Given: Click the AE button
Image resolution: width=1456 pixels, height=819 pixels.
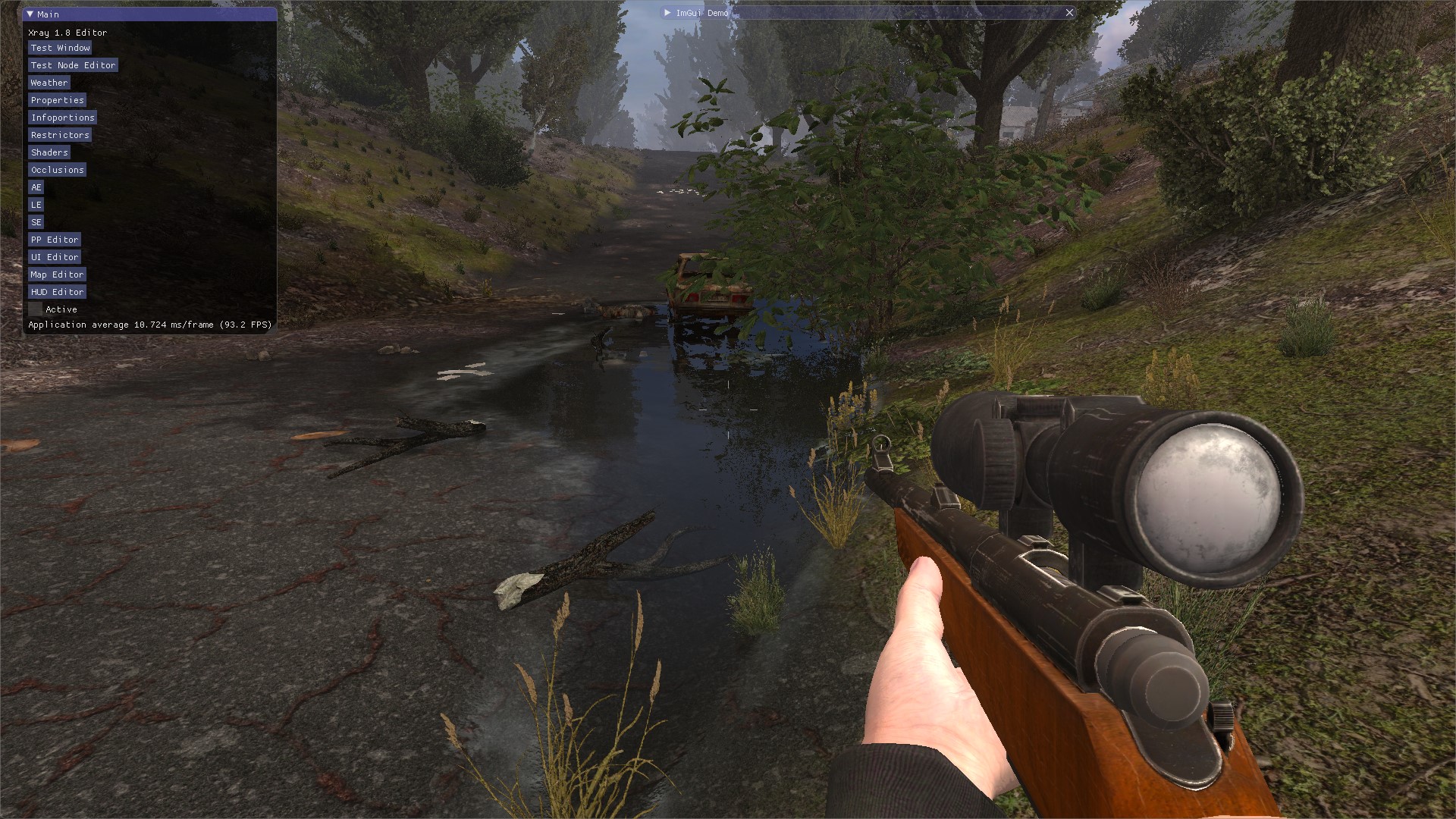Looking at the screenshot, I should (x=36, y=187).
